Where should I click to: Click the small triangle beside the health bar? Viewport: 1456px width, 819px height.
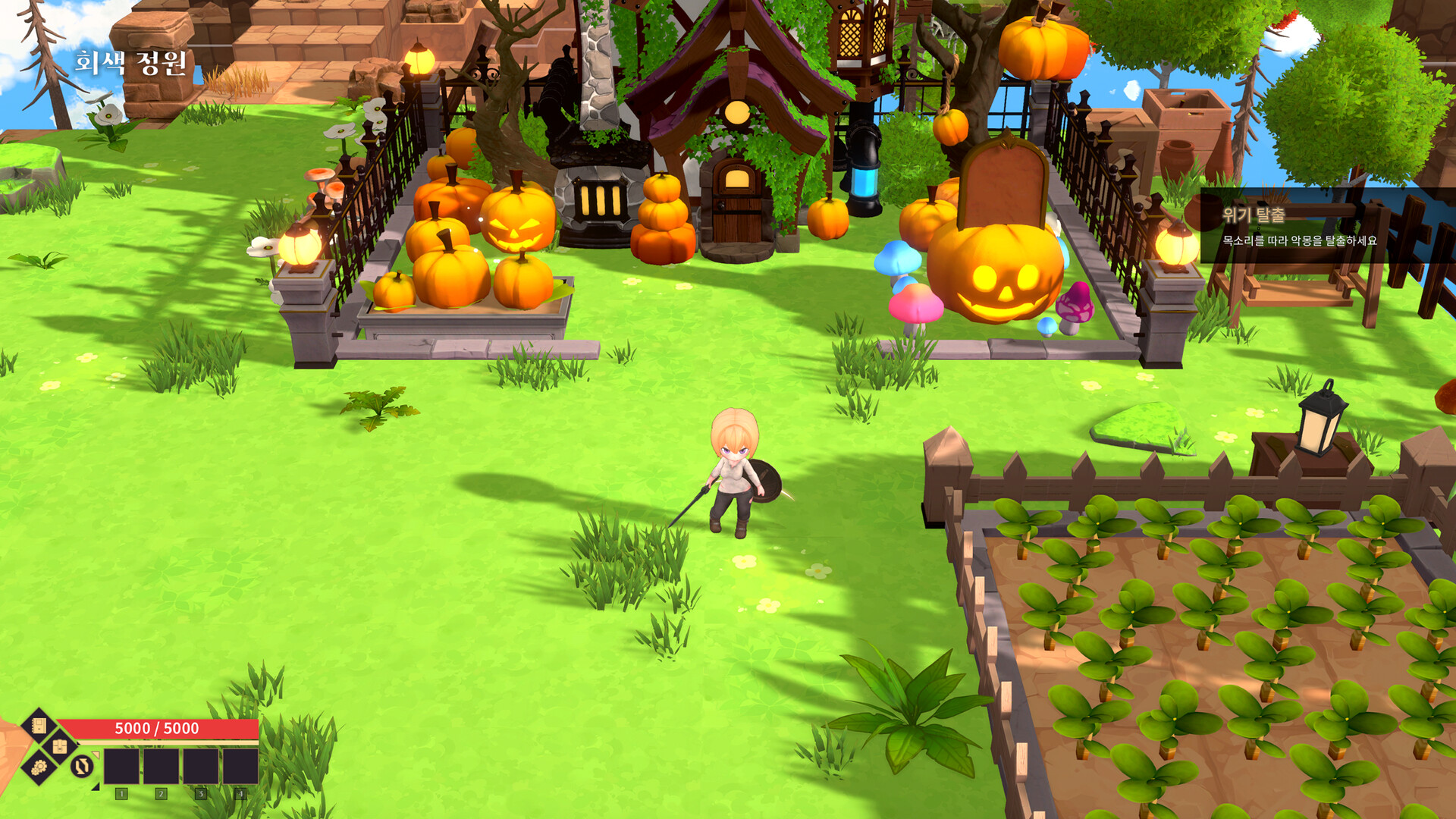point(77,742)
